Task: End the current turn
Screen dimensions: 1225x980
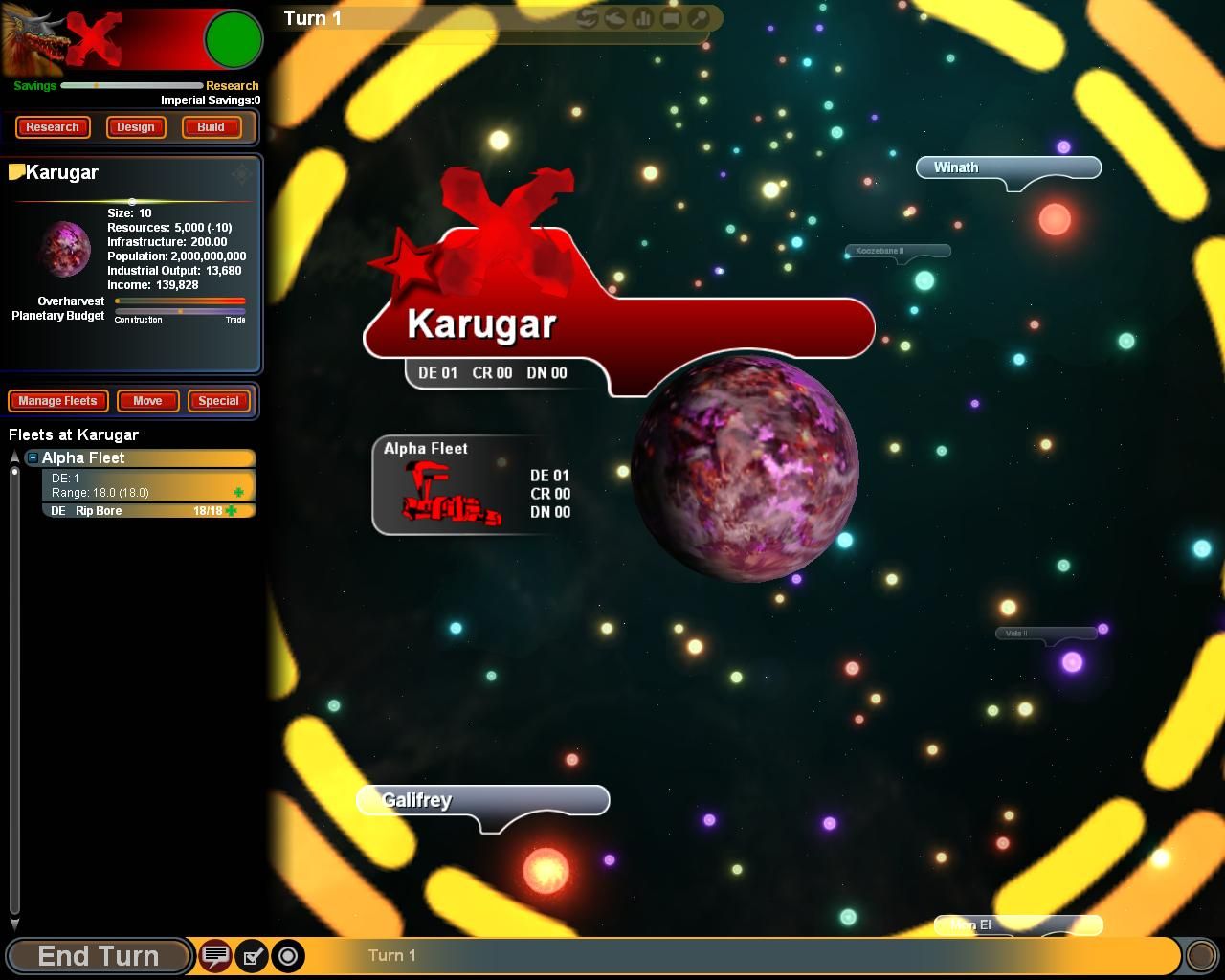Action: pos(98,955)
